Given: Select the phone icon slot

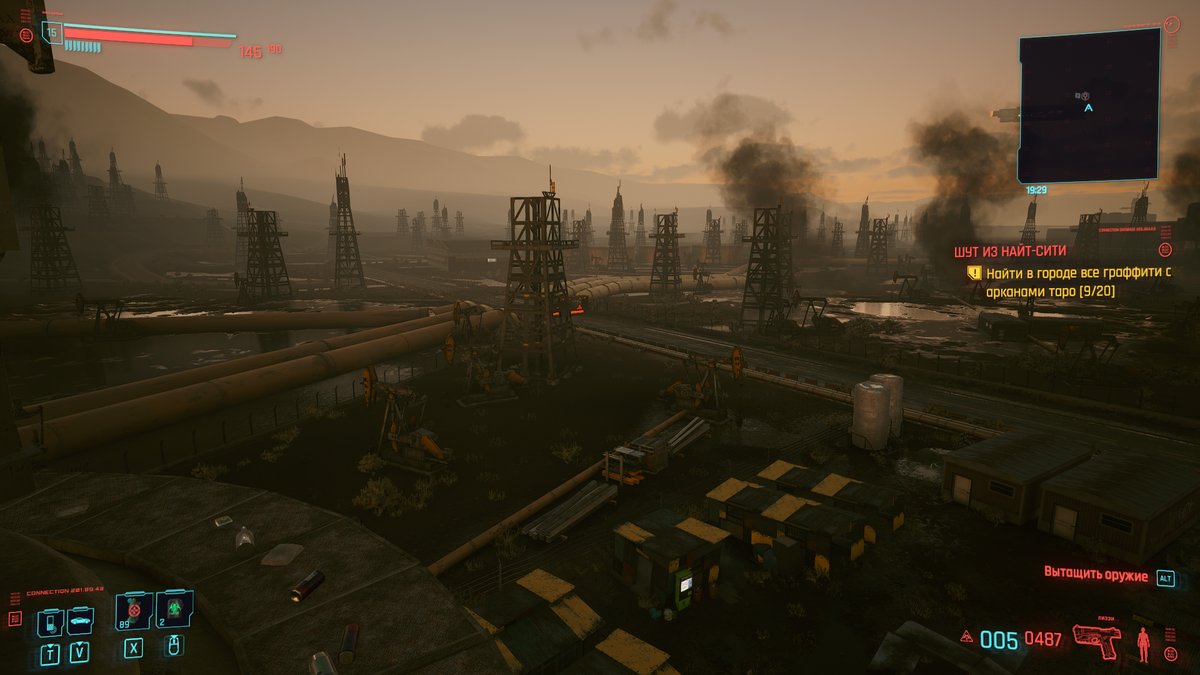Looking at the screenshot, I should [x=50, y=623].
